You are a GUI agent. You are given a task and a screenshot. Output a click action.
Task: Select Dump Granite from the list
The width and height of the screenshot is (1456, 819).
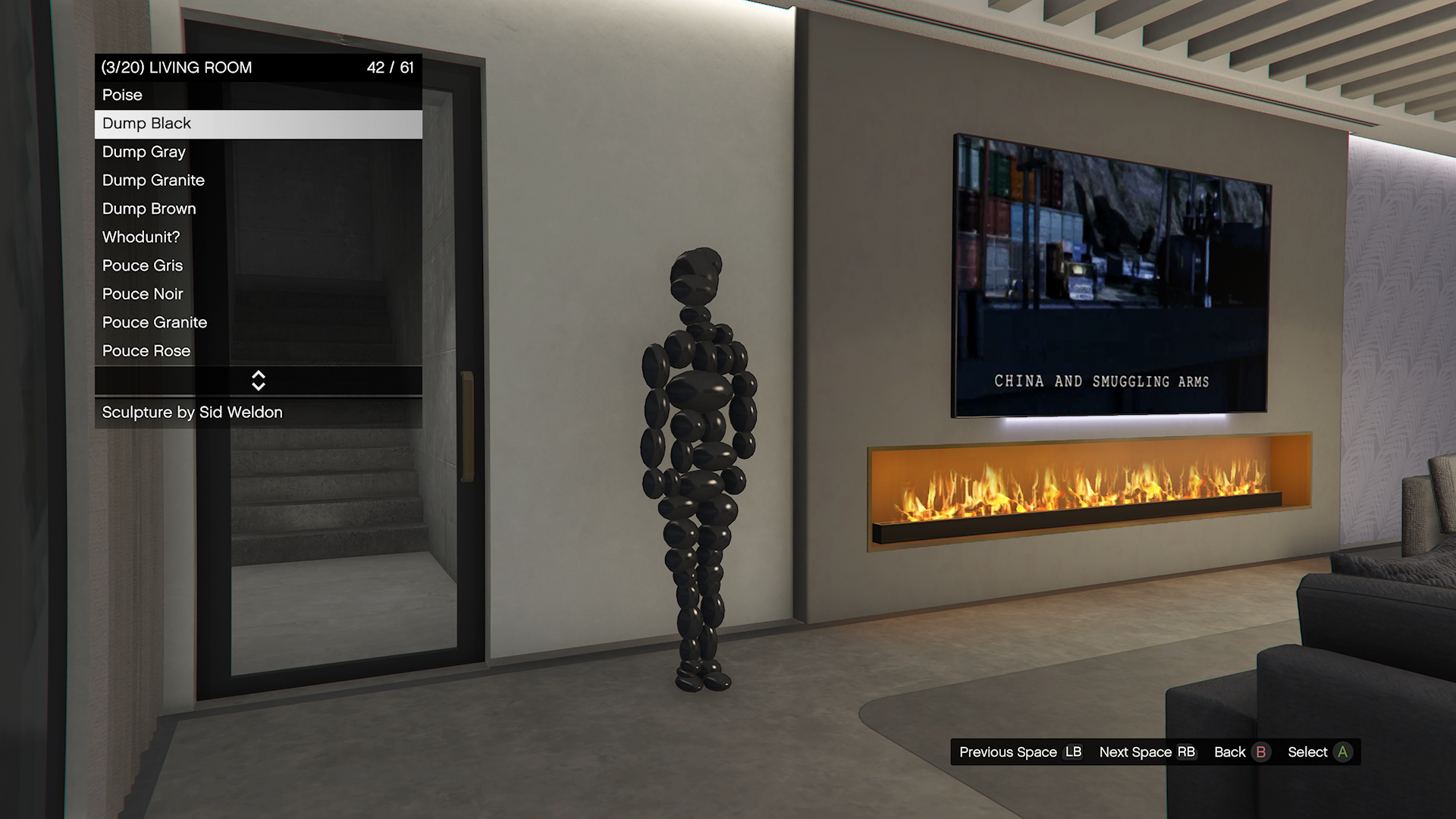tap(258, 180)
